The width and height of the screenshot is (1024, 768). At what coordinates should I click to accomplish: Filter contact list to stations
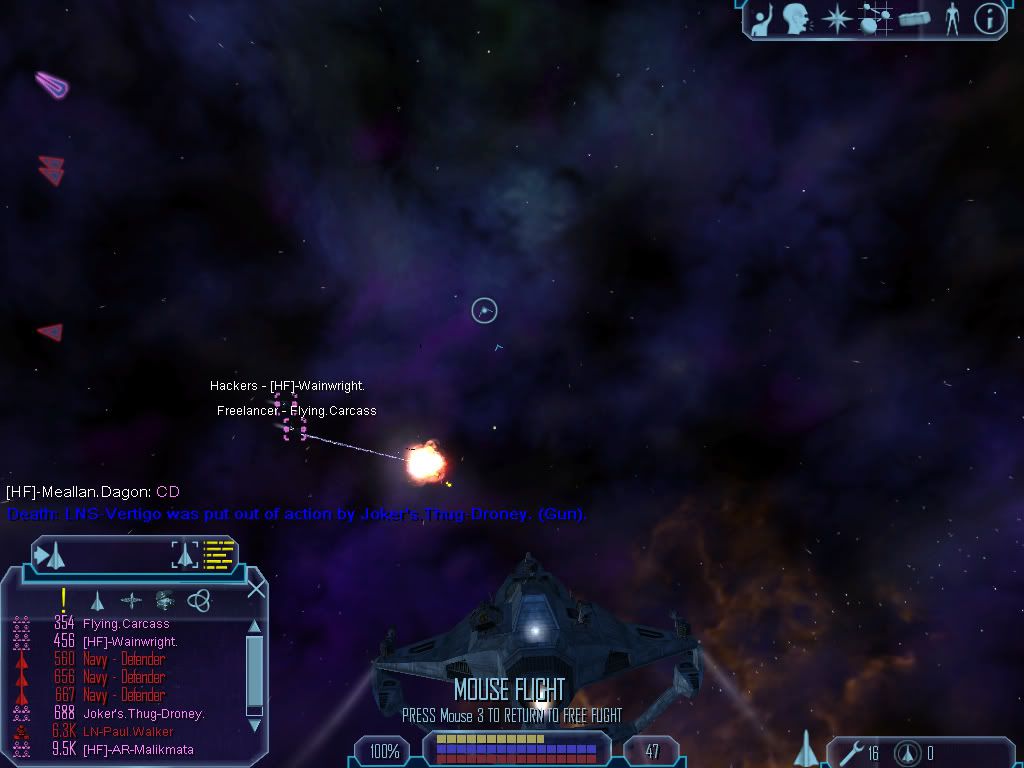[131, 601]
